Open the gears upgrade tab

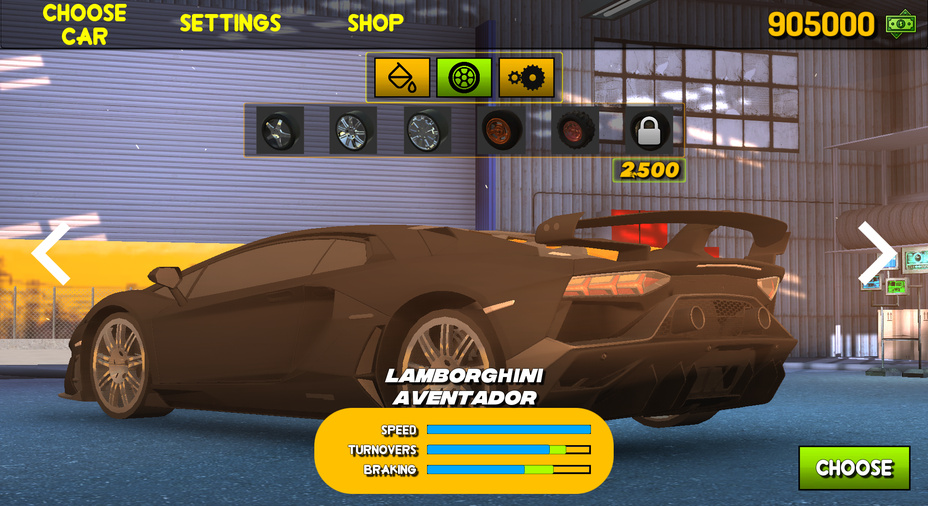pyautogui.click(x=526, y=77)
